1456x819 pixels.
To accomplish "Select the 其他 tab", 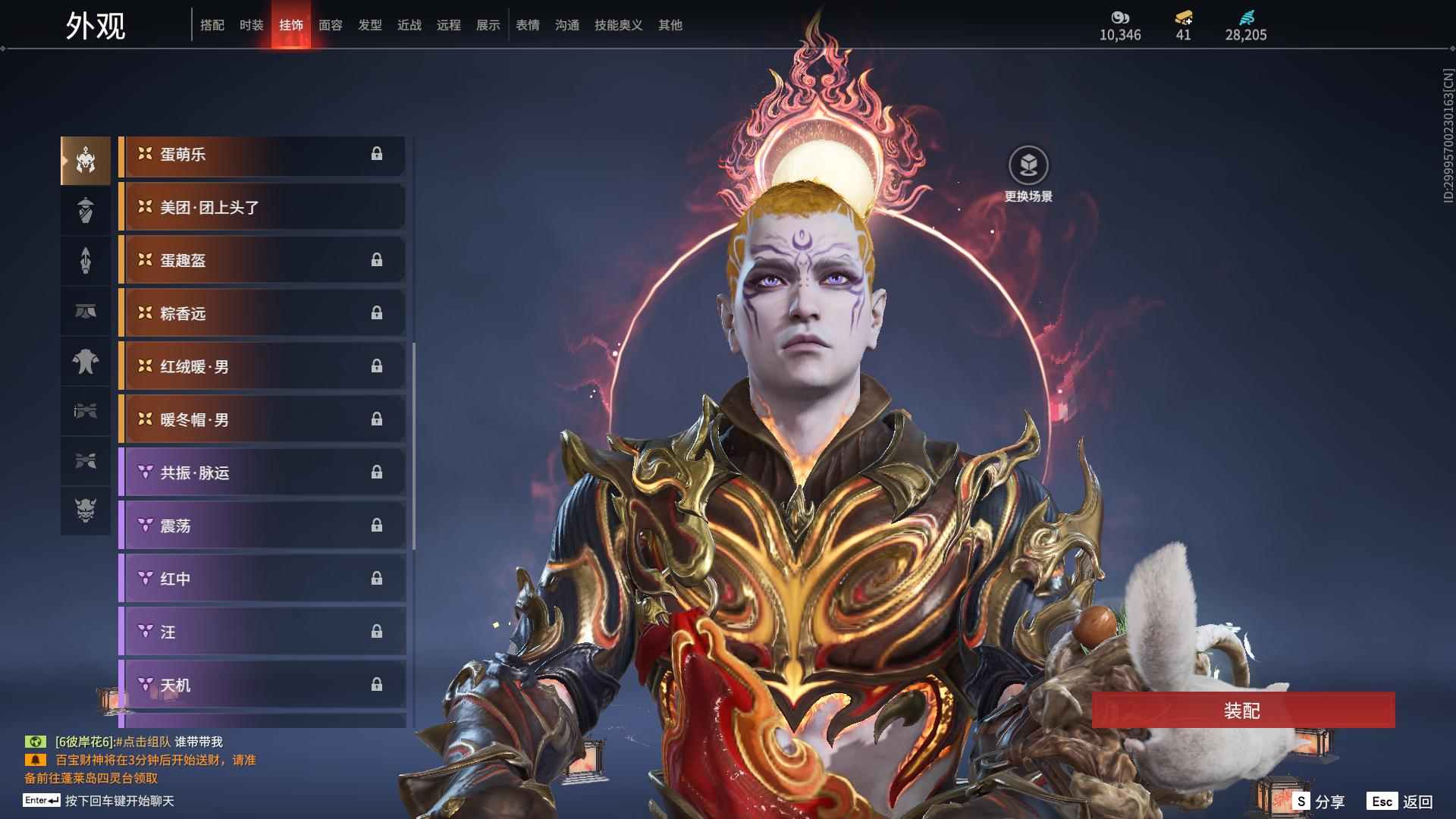I will 670,25.
